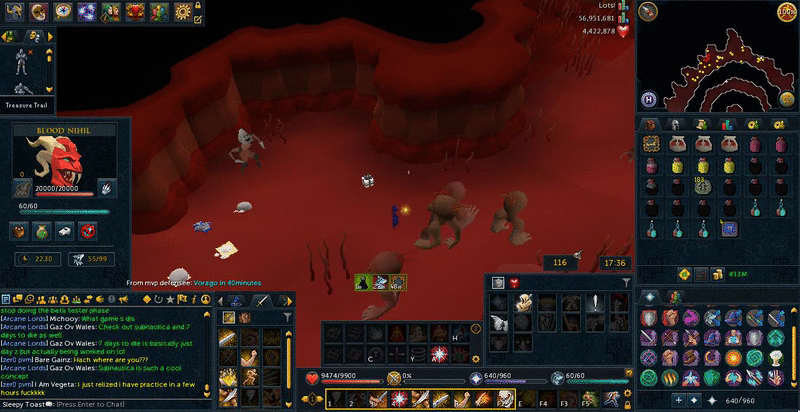Screen dimensions: 800x412
Task: Activate the home teleport button on minimap
Action: click(x=649, y=98)
